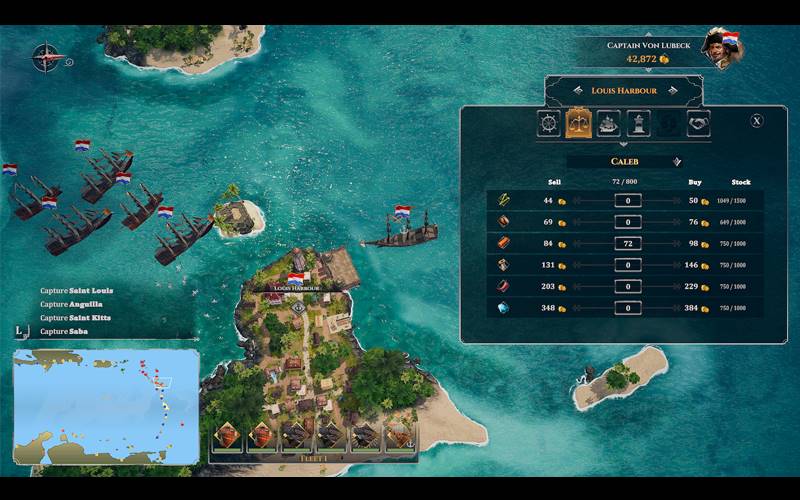
Task: Edit quantity for the 348-gold gem good
Action: 628,308
